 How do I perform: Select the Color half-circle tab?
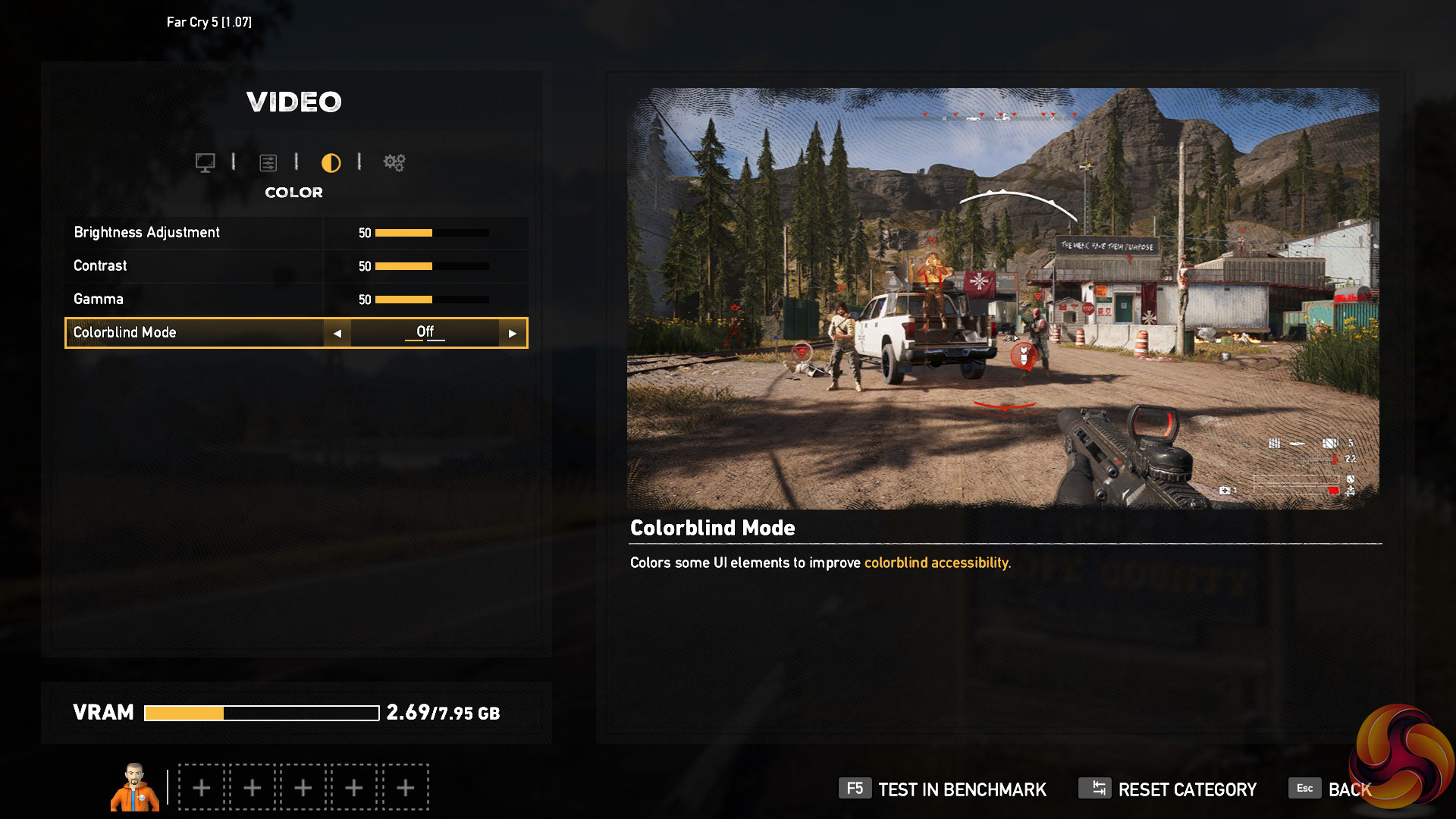coord(331,162)
